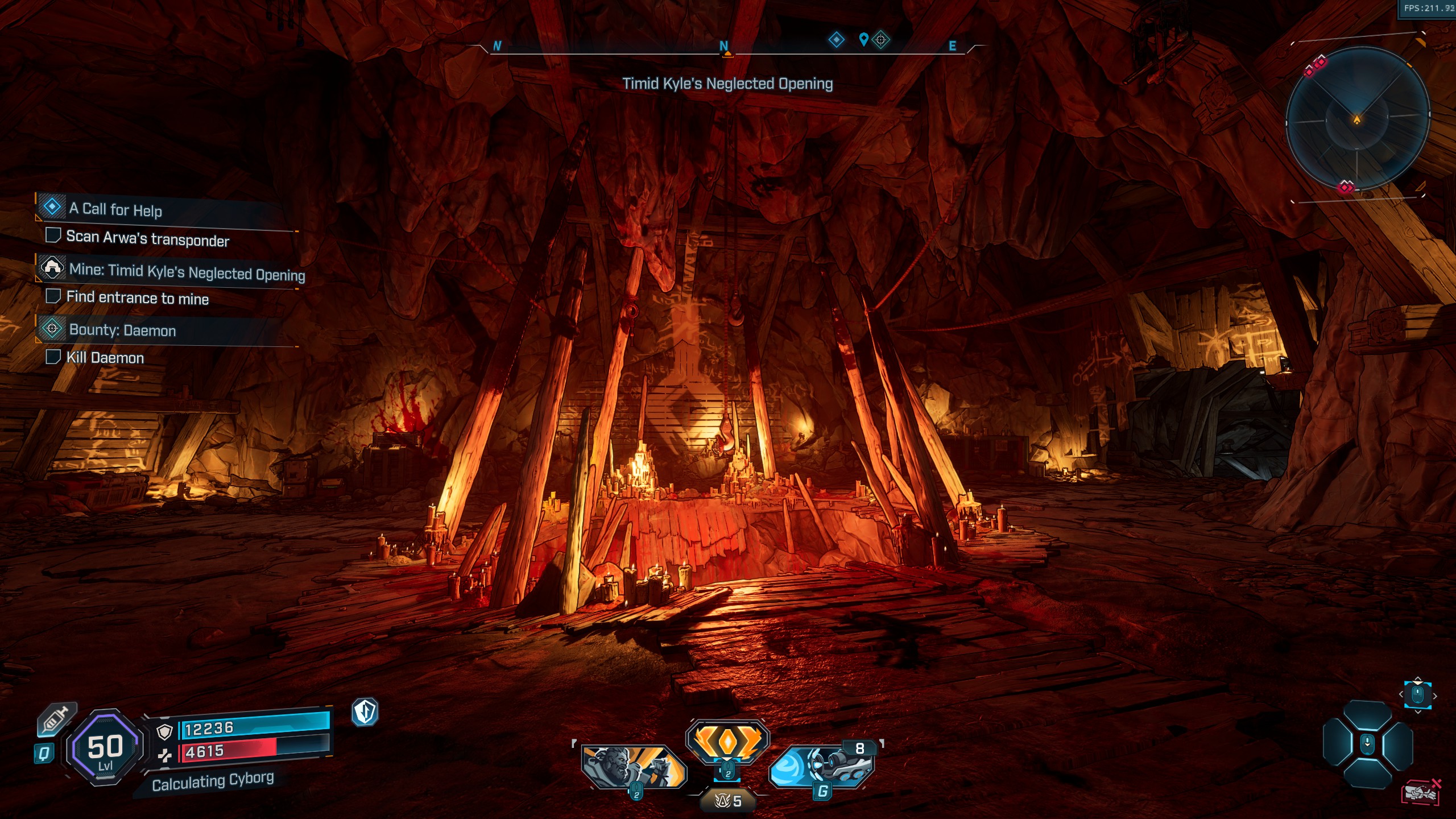Tick the Scan Arwa's transponder checkbox
1456x819 pixels.
tap(53, 235)
